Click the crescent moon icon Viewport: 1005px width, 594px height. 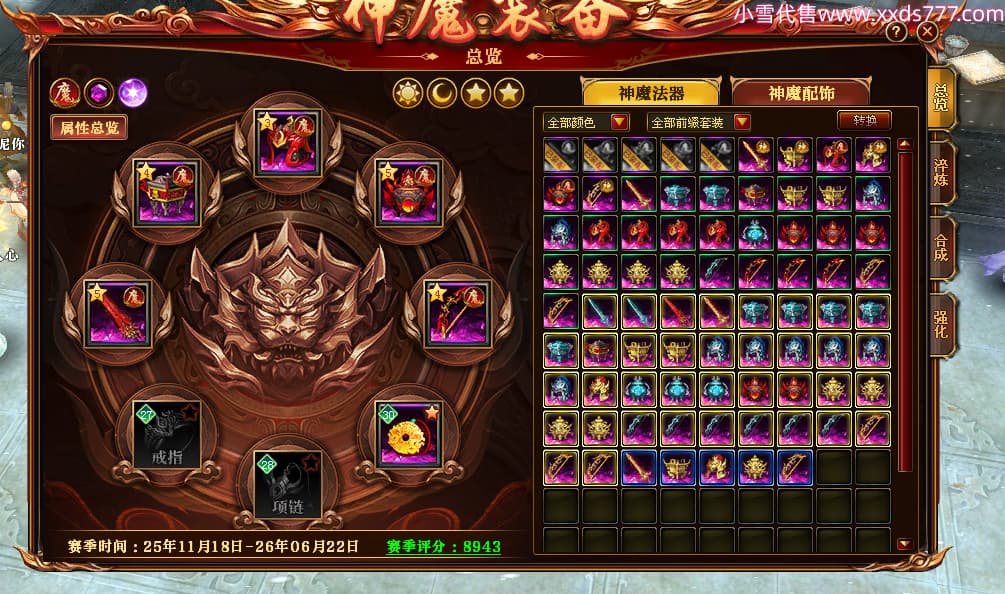[441, 93]
